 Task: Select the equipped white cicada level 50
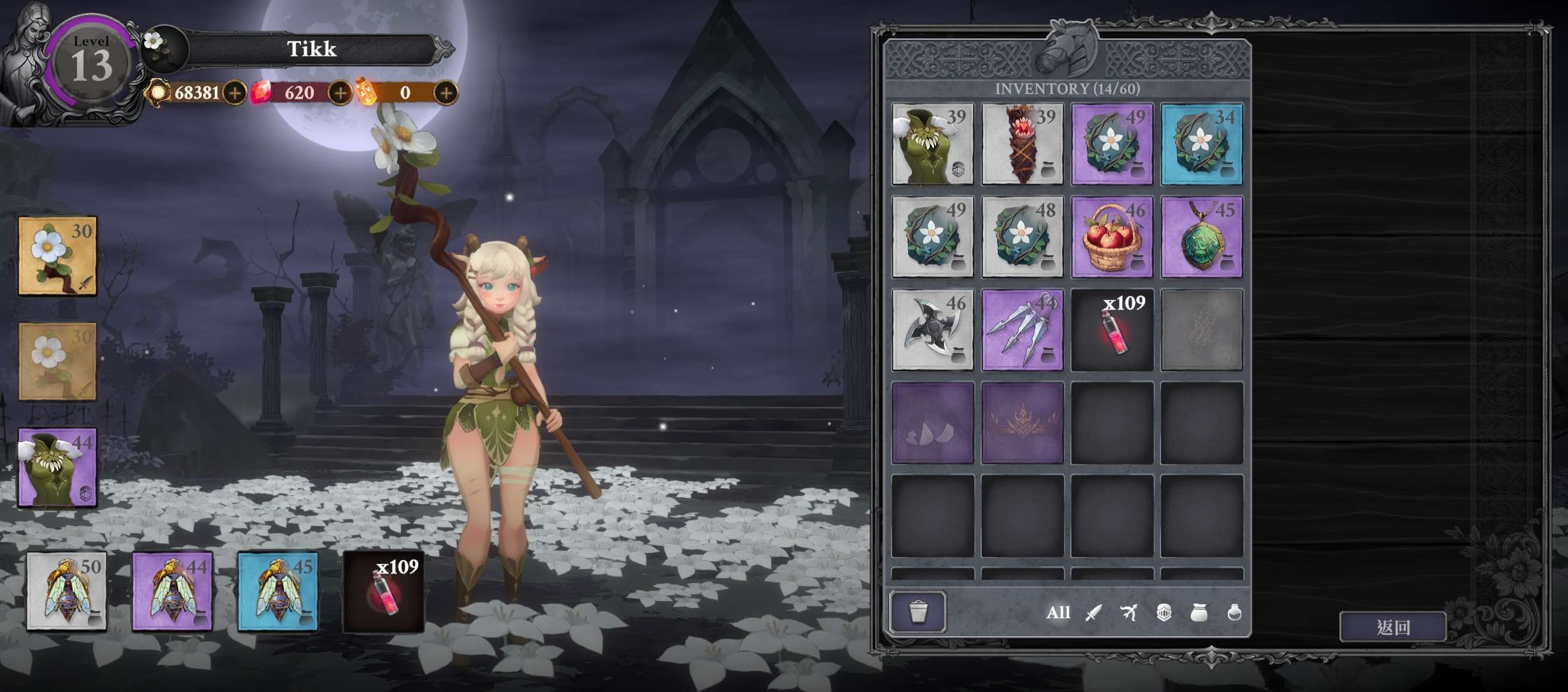(67, 592)
